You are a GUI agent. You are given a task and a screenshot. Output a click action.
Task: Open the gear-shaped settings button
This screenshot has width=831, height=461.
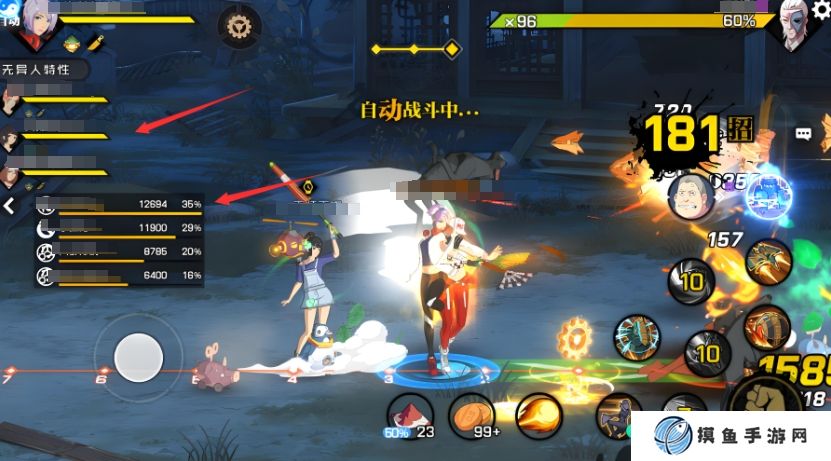click(x=240, y=25)
